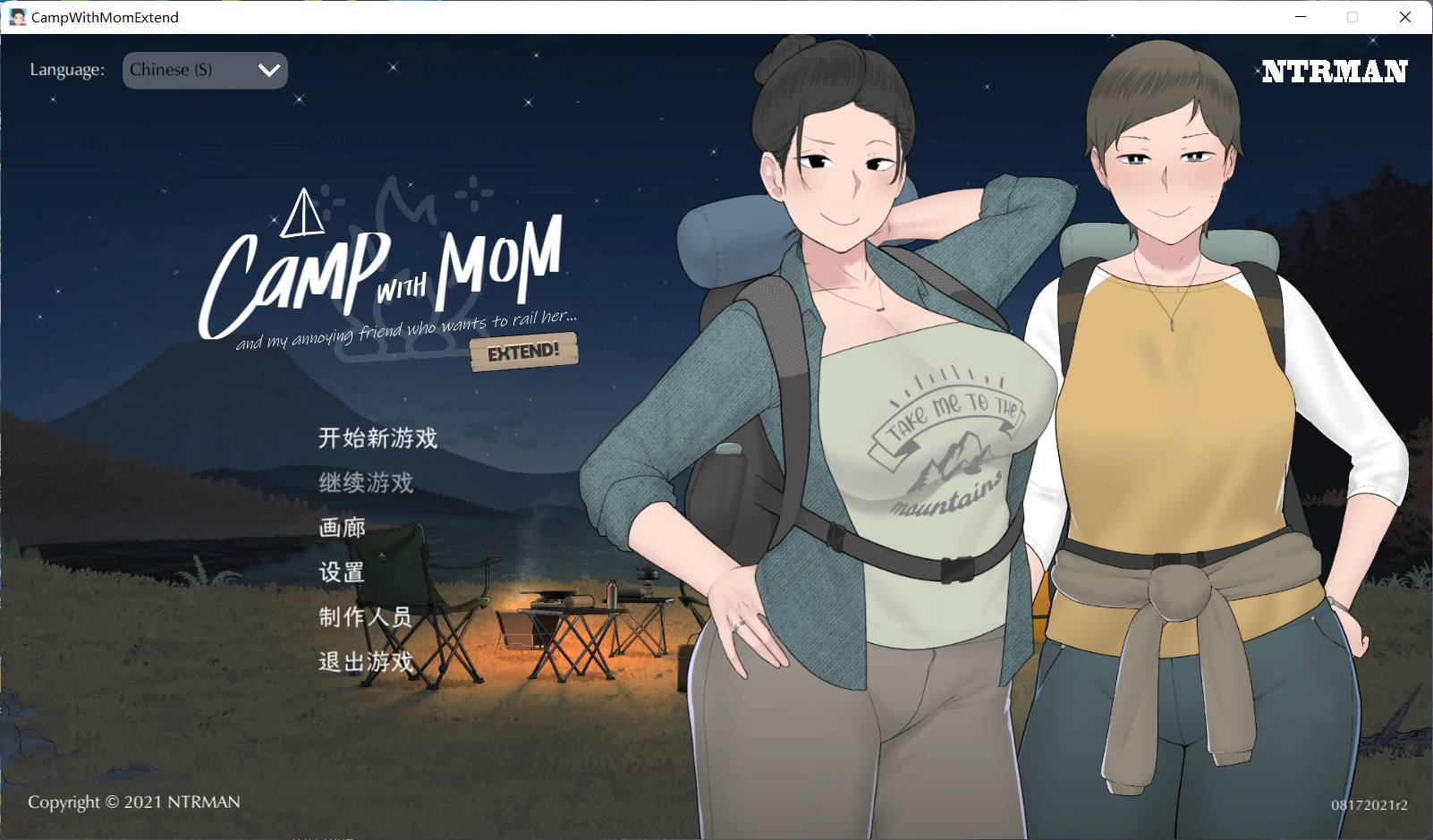The height and width of the screenshot is (840, 1433).
Task: Click the CampWithMomExtend window icon
Action: 18,17
